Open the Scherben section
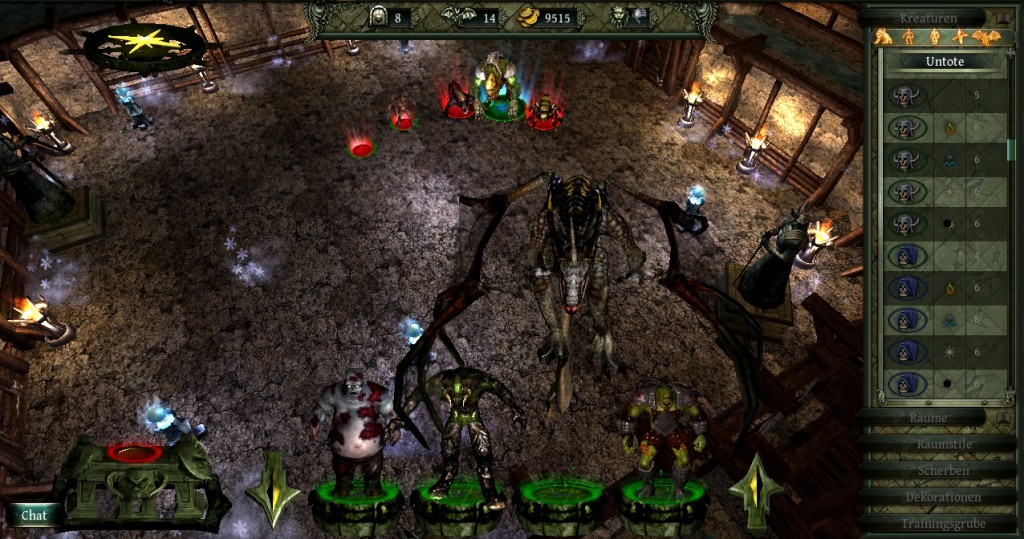Screen dimensions: 1024x539 936,470
